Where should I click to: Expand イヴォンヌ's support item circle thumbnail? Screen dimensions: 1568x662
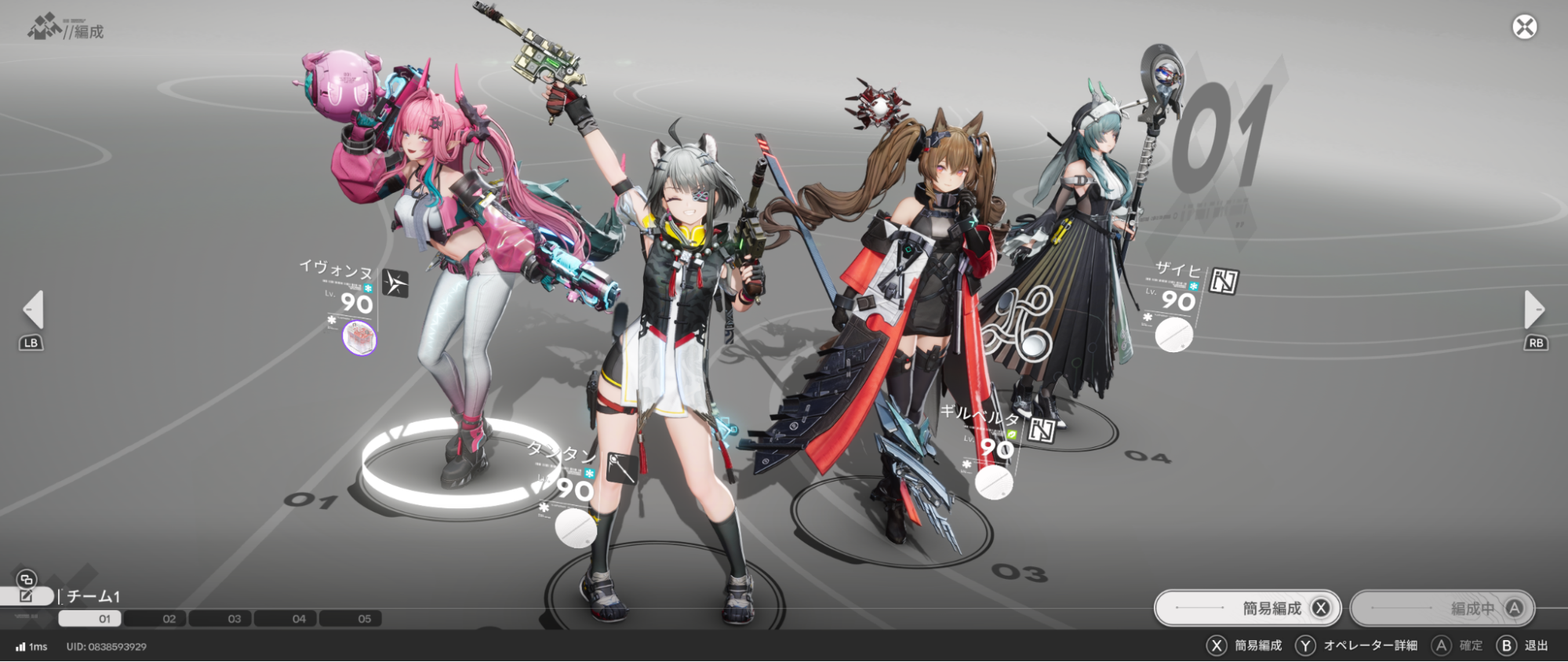(360, 339)
